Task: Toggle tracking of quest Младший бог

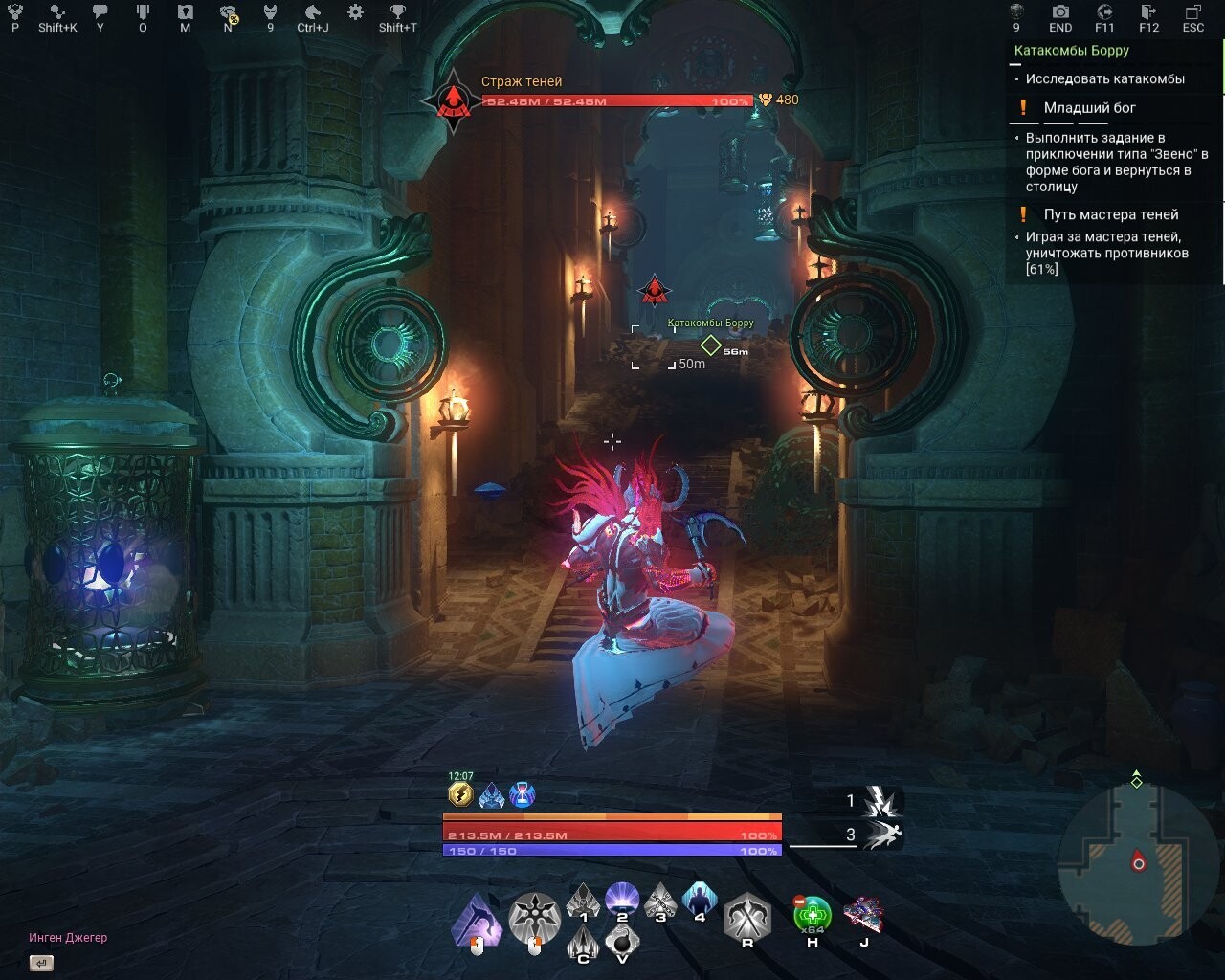Action: (1091, 107)
